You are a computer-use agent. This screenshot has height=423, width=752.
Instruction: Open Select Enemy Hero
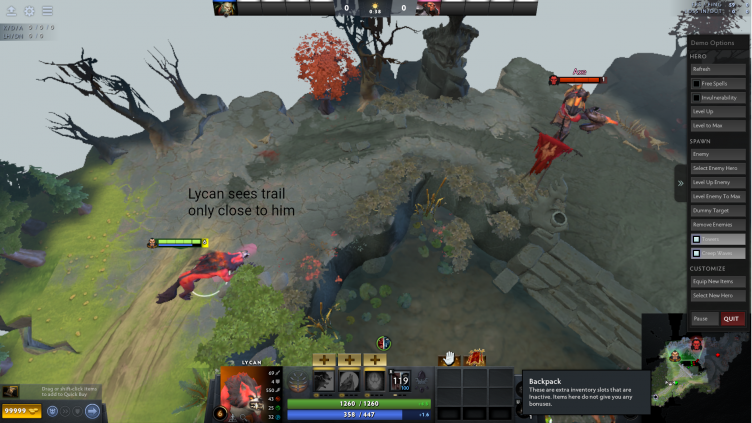[x=717, y=168]
